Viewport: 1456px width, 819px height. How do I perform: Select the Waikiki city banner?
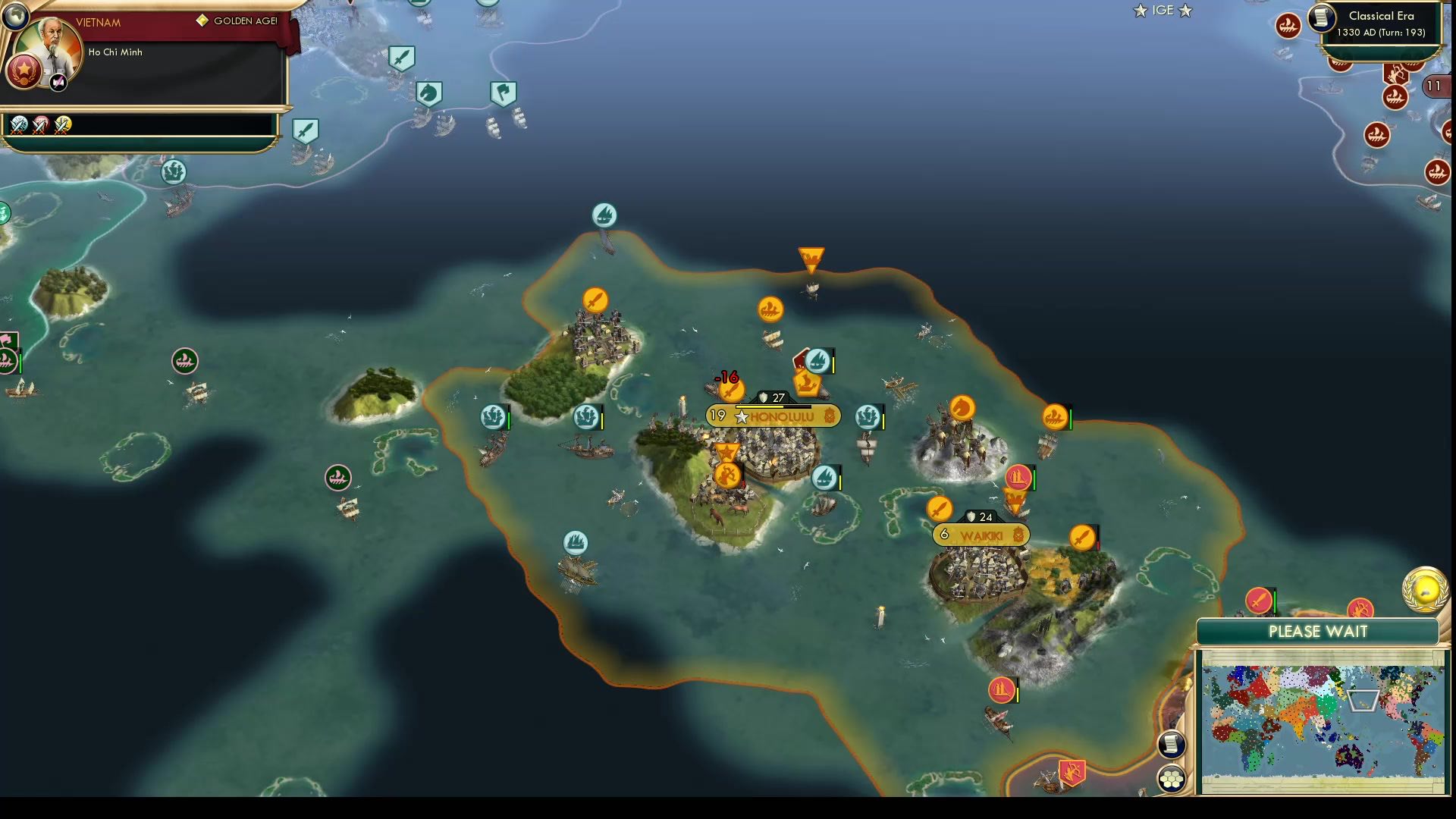[981, 536]
